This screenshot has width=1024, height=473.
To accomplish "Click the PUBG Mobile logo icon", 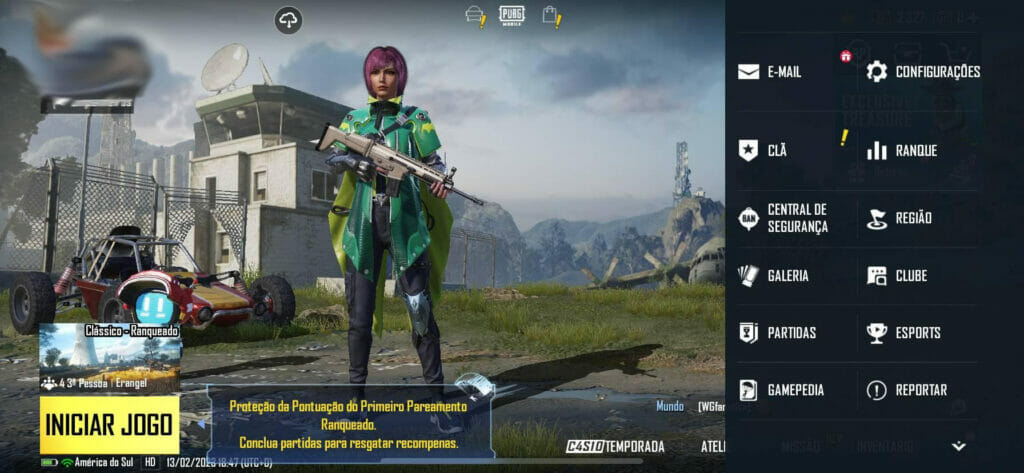I will click(512, 15).
